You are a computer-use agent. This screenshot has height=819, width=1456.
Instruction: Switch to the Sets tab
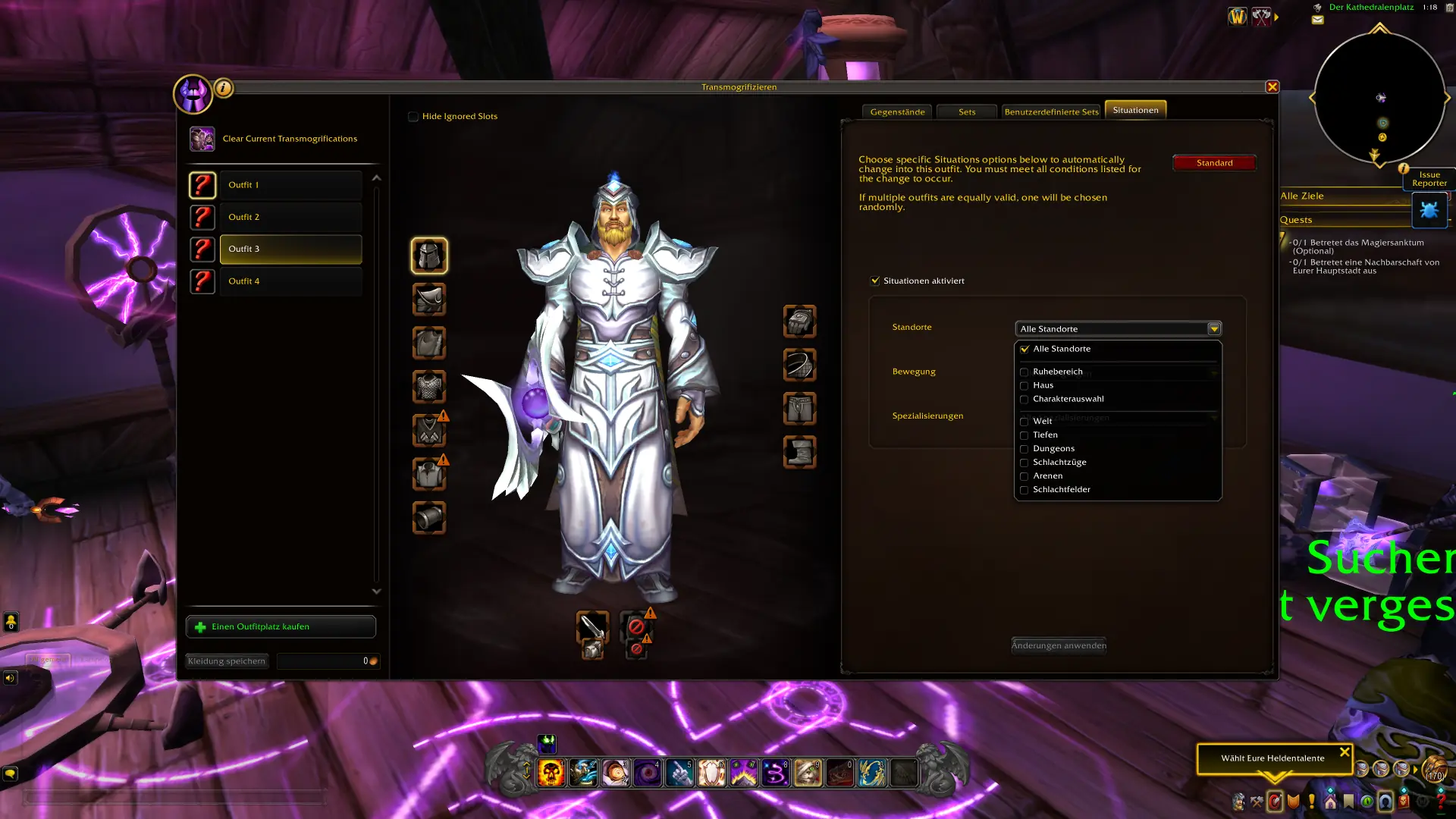966,111
